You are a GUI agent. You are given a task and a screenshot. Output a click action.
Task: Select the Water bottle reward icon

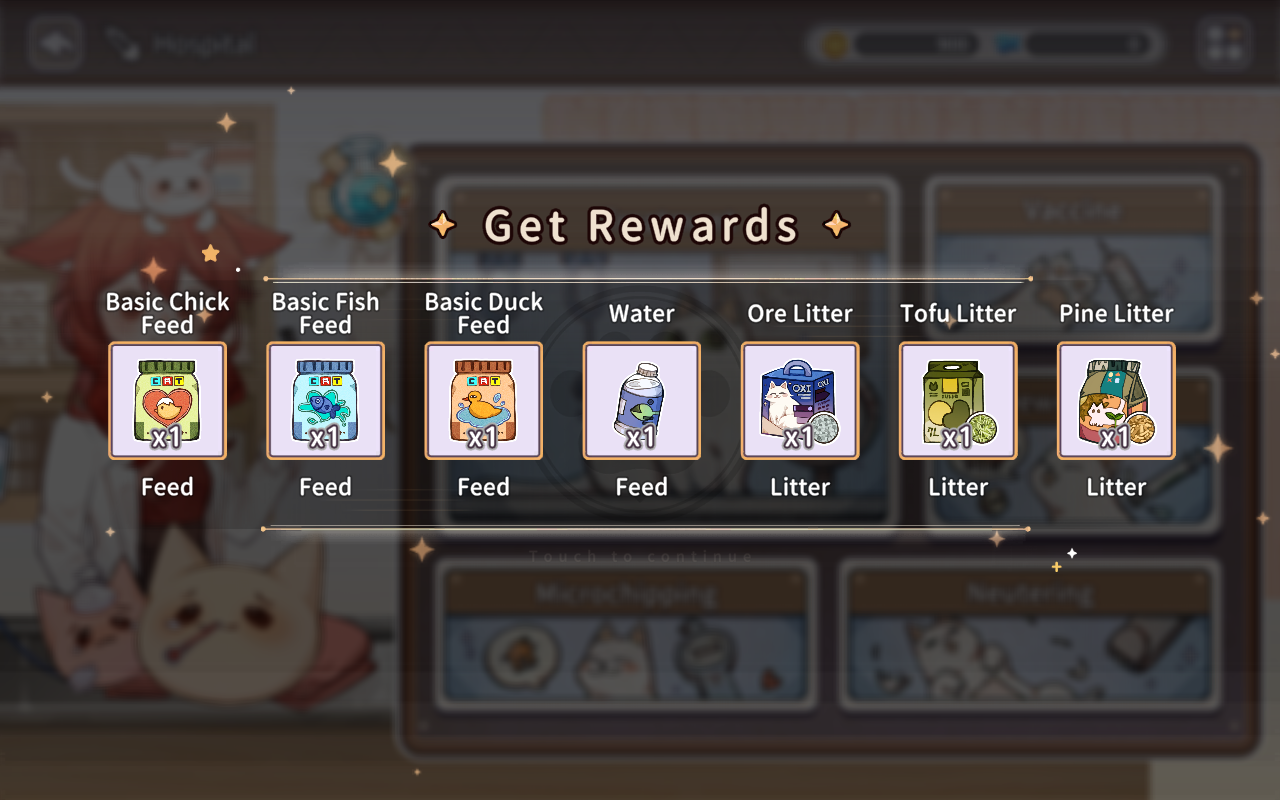(641, 400)
